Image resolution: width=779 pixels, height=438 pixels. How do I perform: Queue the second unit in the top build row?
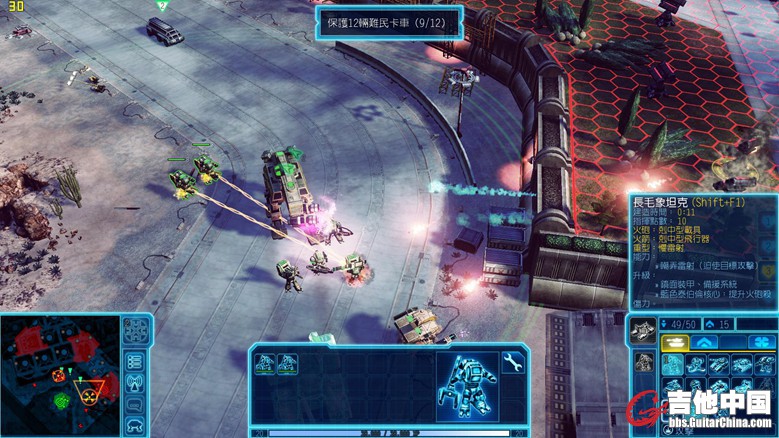(x=696, y=365)
